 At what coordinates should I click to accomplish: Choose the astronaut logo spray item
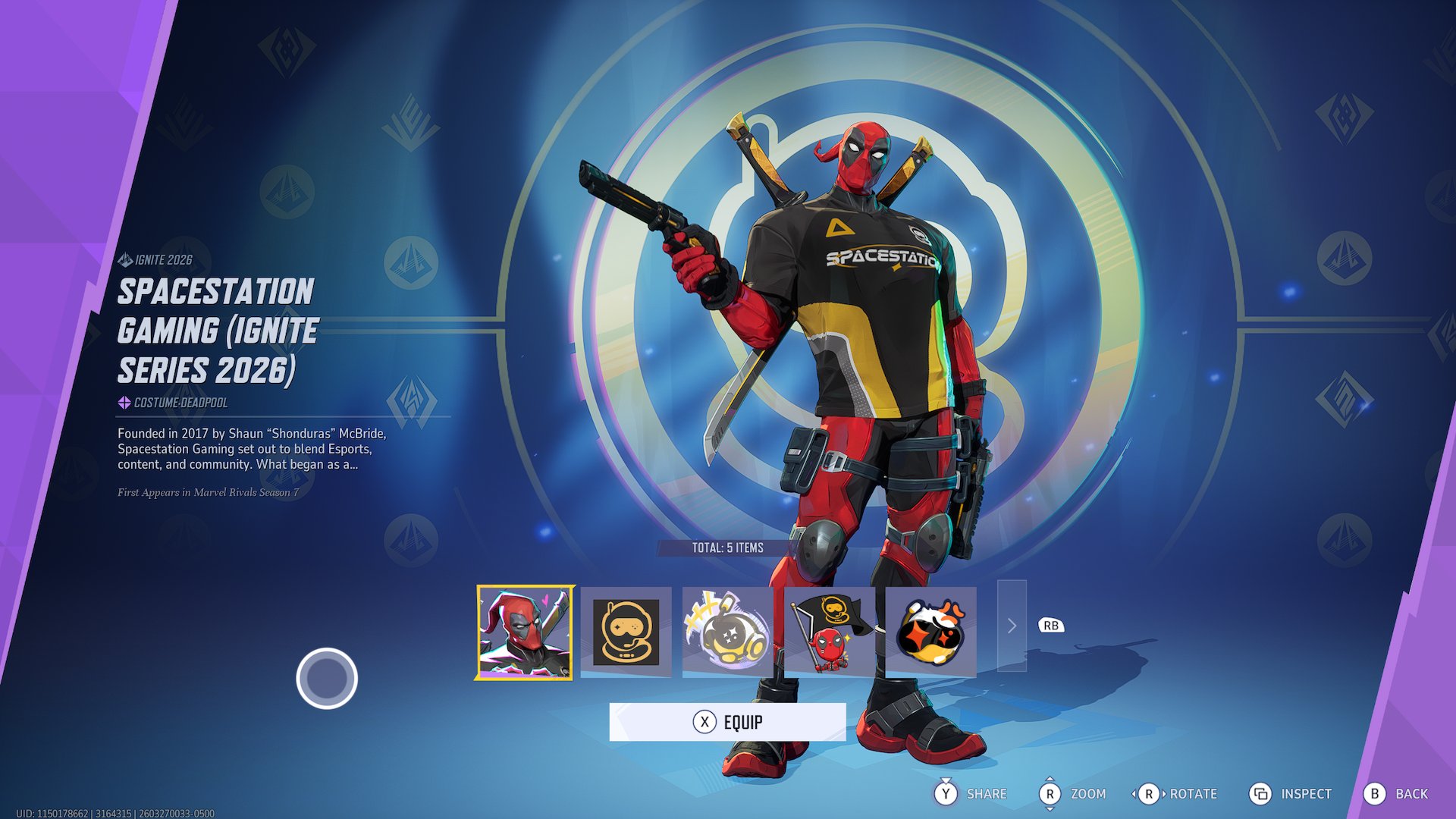626,632
